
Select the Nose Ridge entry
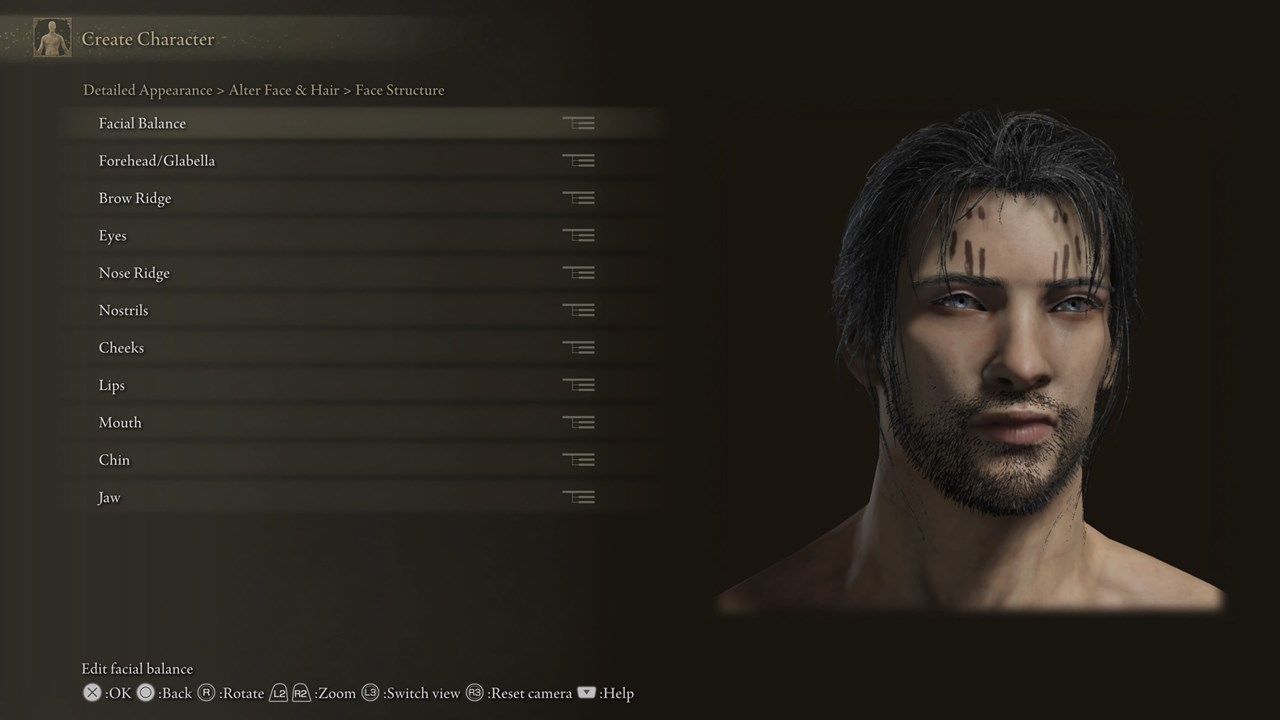click(134, 273)
